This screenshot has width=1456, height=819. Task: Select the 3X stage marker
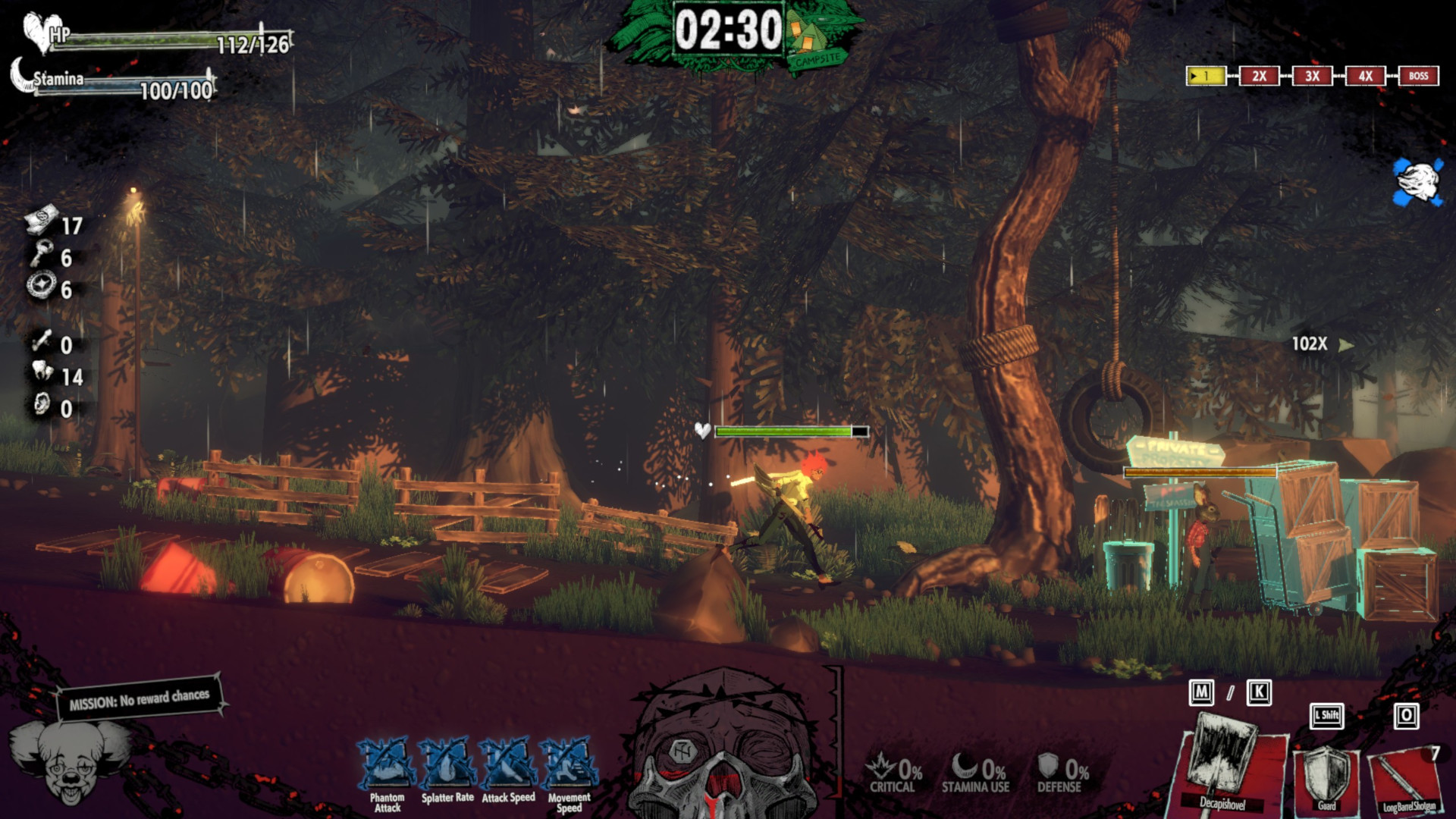[x=1312, y=76]
